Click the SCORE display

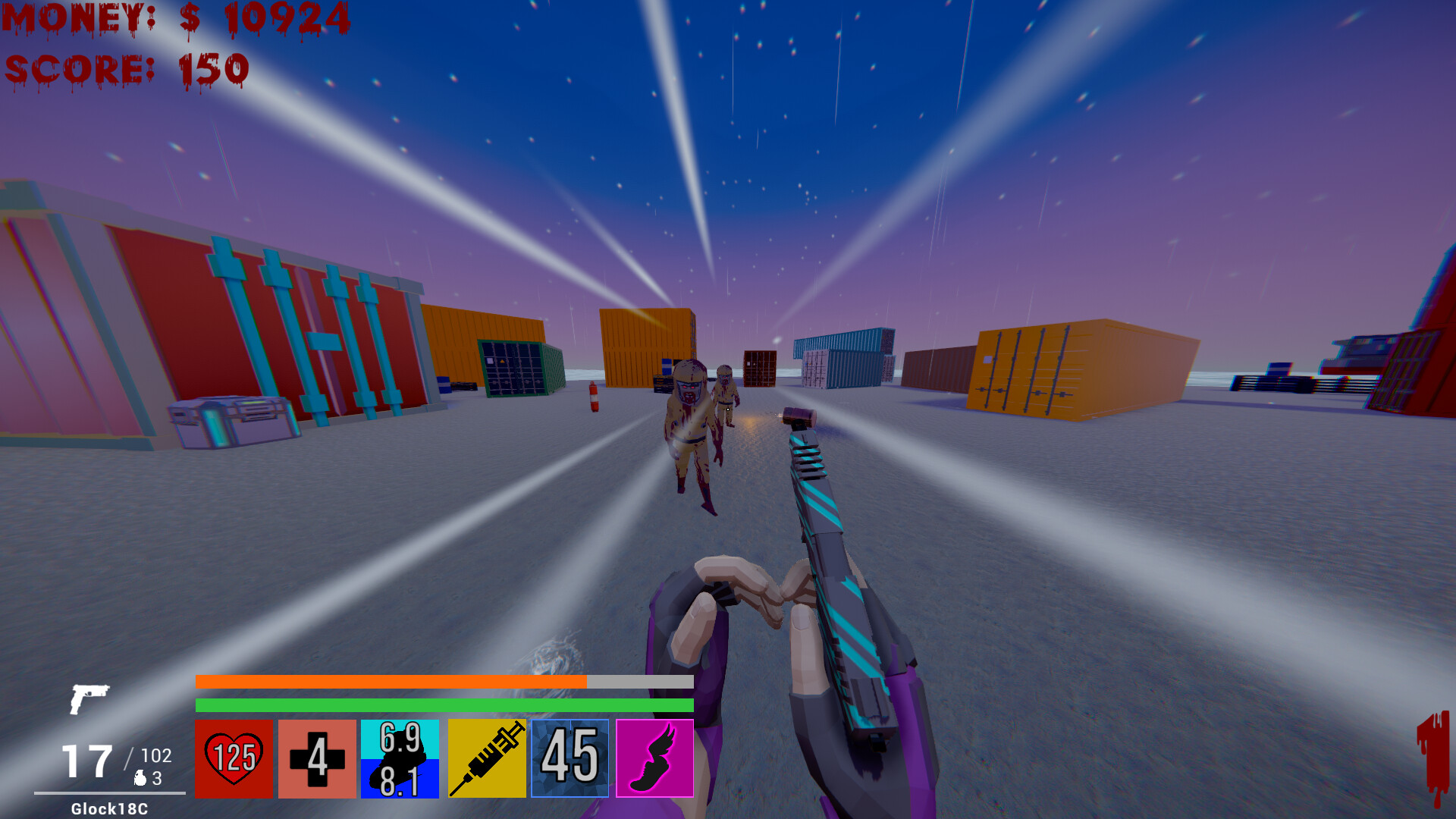127,68
